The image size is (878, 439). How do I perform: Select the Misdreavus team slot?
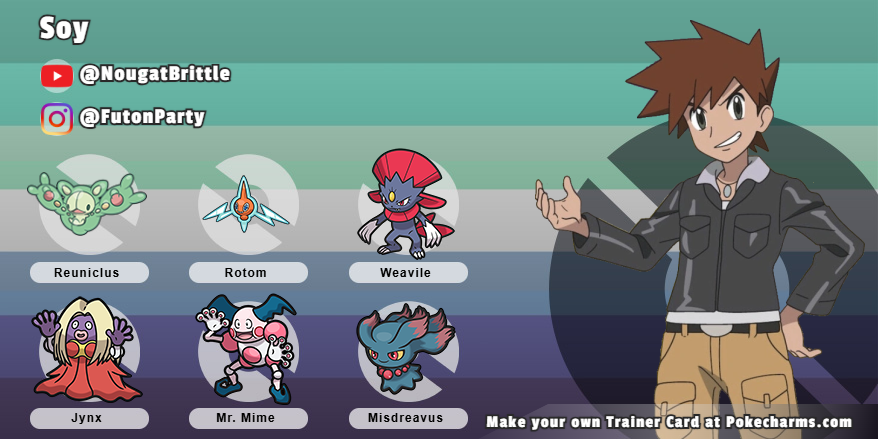click(407, 351)
